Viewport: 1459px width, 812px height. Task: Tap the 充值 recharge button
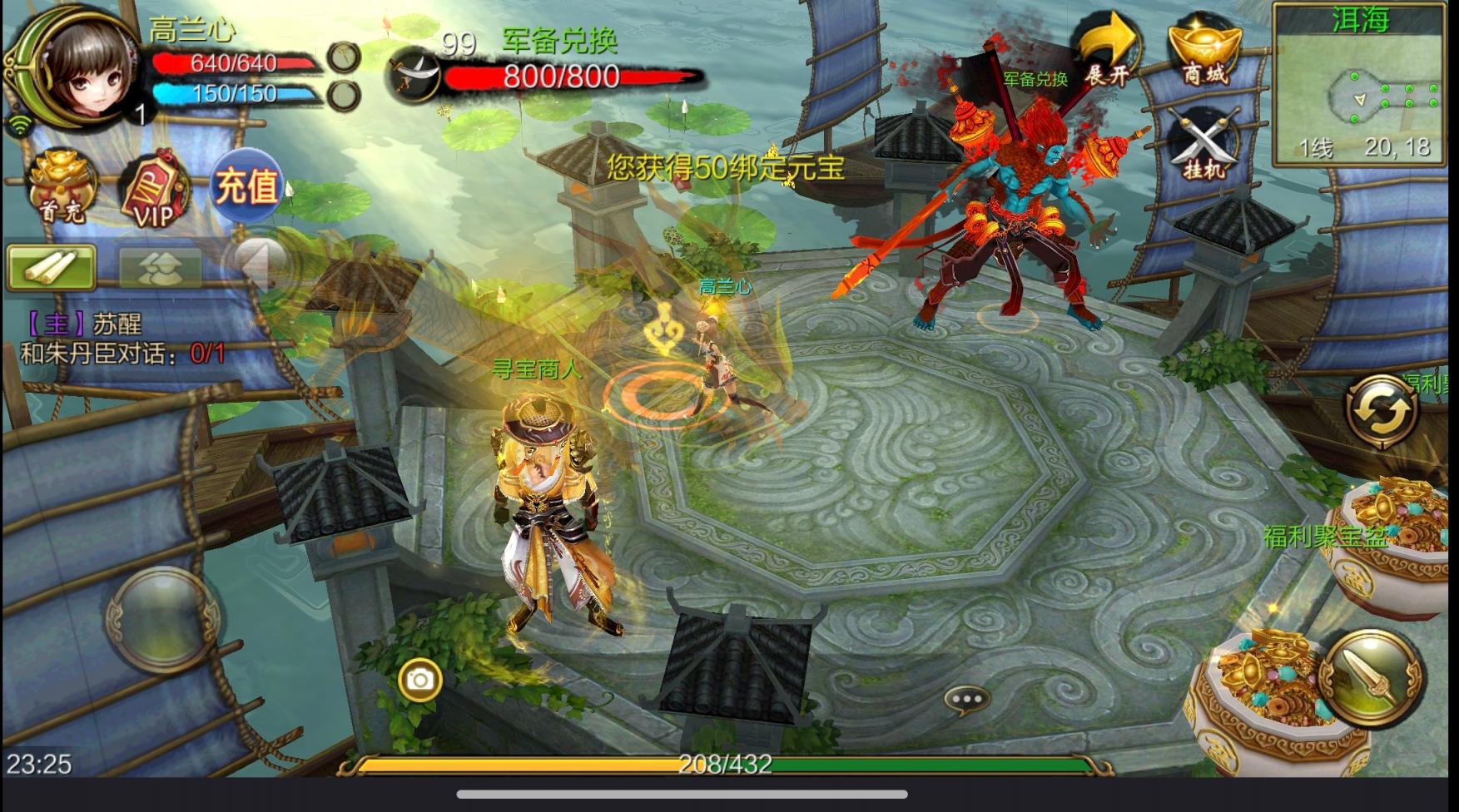pyautogui.click(x=246, y=186)
